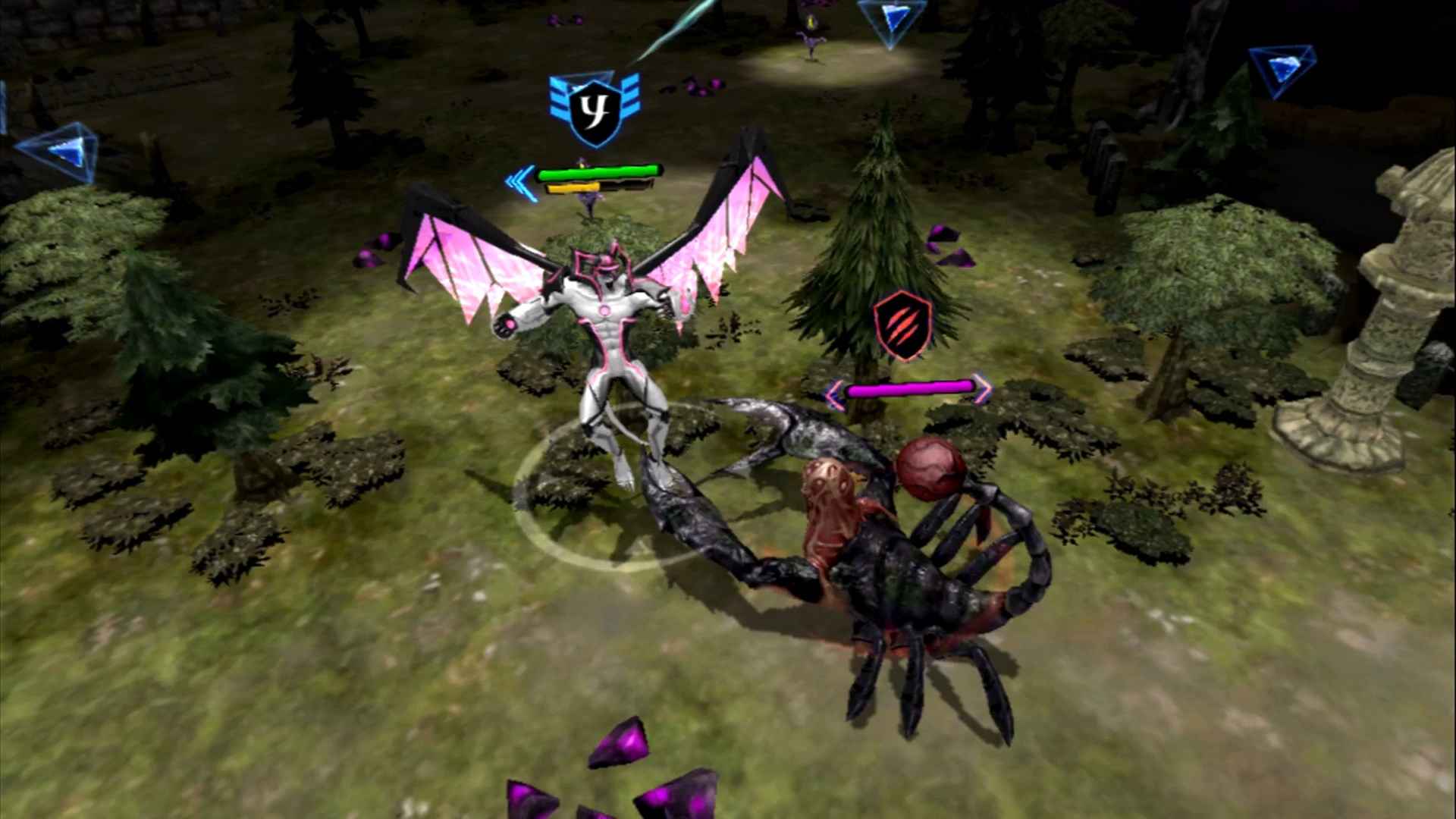Click the right arrow flanking the magenta bar
1456x819 pixels.
coord(984,388)
